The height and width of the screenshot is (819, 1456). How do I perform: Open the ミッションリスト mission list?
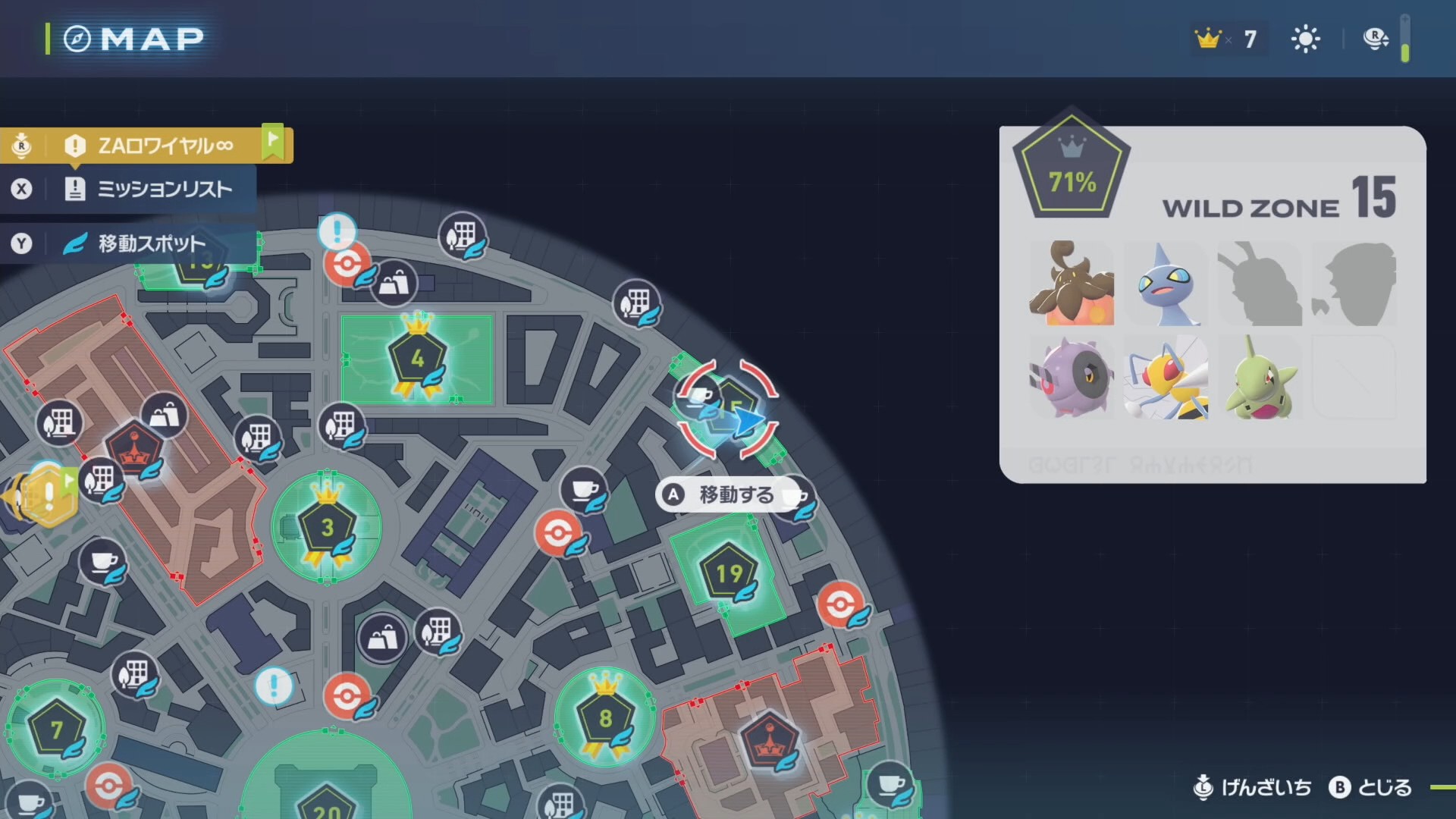click(163, 189)
